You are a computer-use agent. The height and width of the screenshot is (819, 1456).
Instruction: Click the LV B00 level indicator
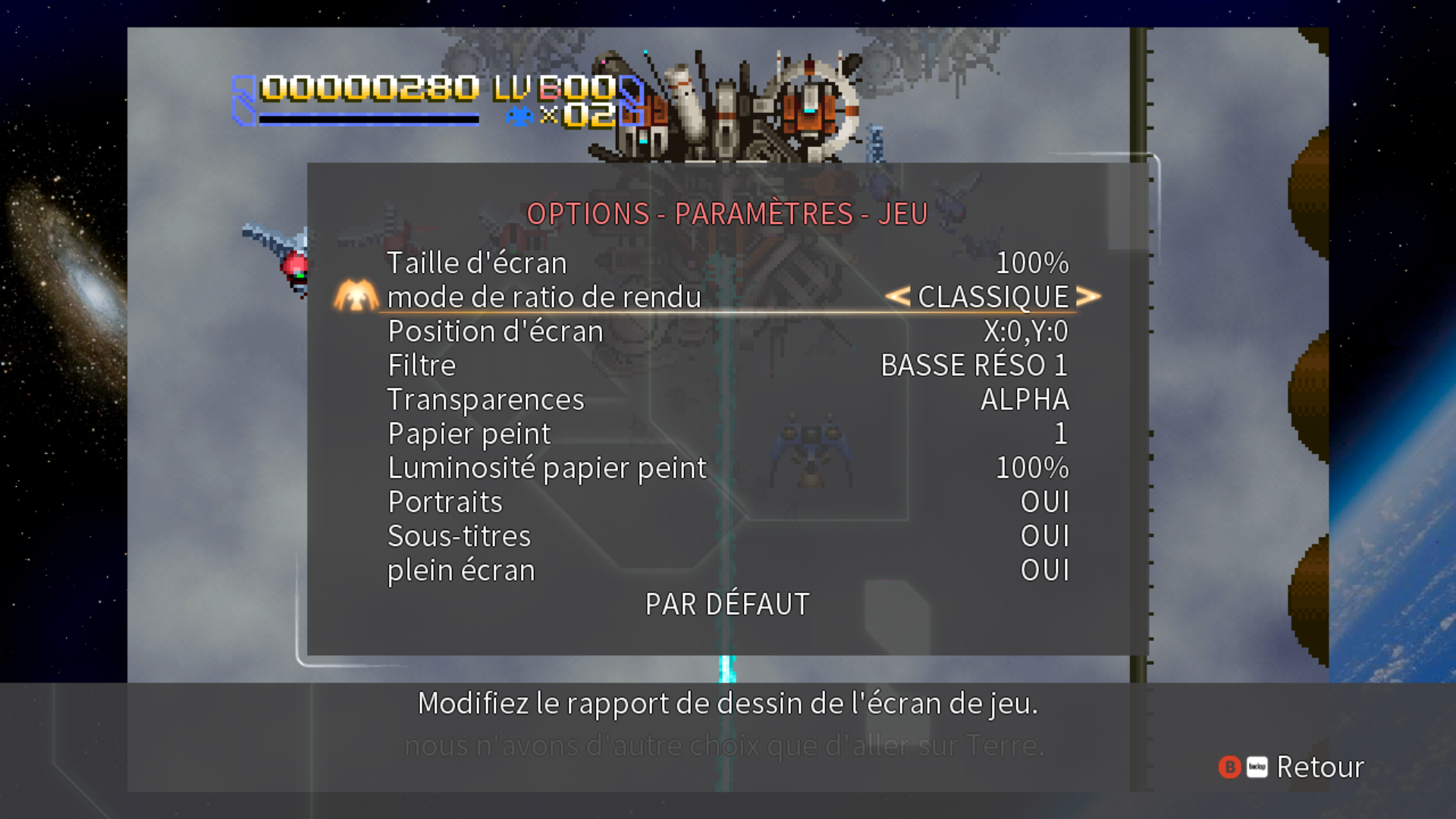(x=554, y=89)
